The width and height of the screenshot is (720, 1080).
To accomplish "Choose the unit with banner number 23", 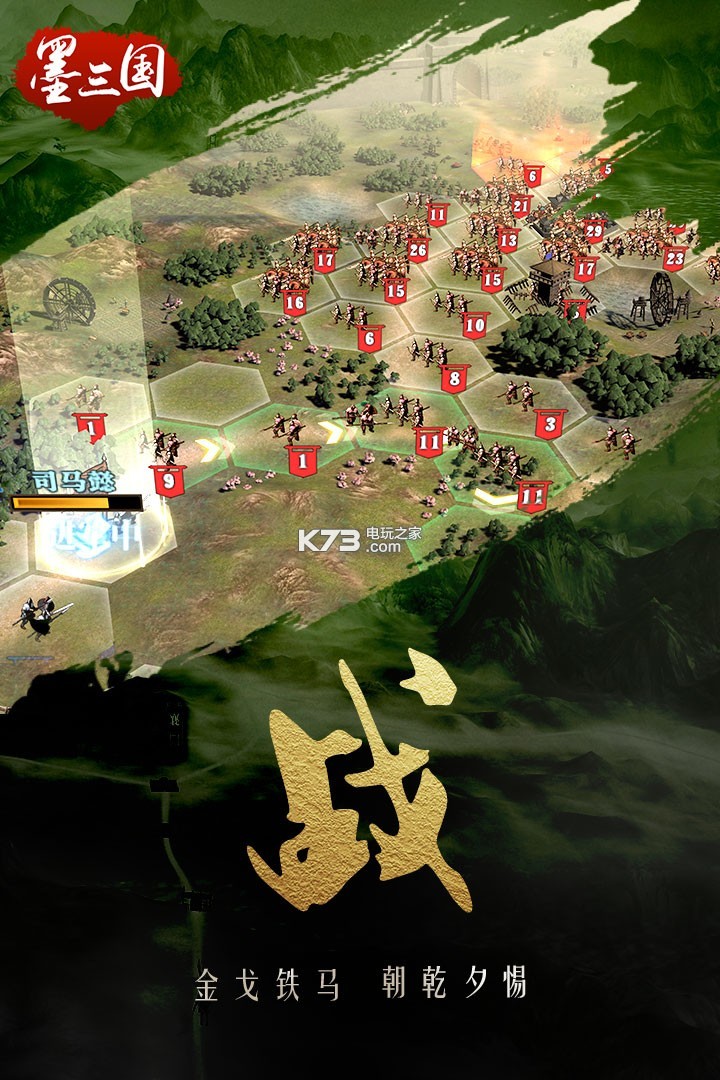I will (x=675, y=258).
